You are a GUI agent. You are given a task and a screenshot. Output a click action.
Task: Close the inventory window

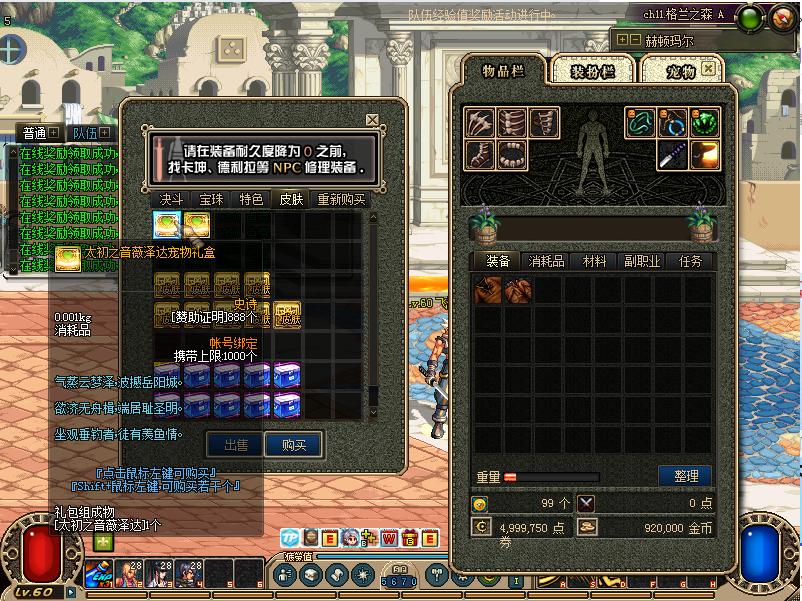click(708, 68)
